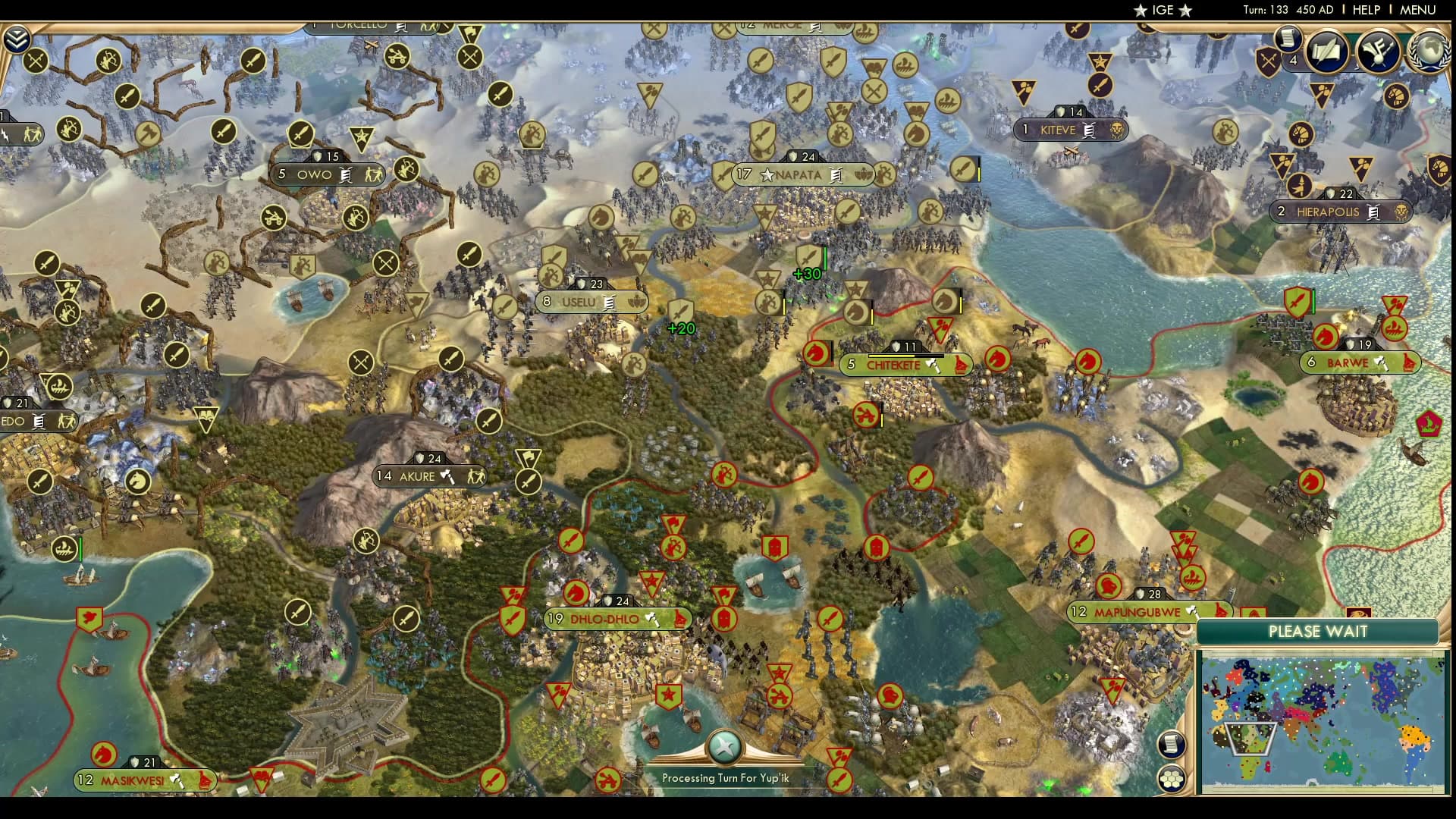Open the Diplomacy globe overview icon
1456x819 pixels.
coord(1428,52)
